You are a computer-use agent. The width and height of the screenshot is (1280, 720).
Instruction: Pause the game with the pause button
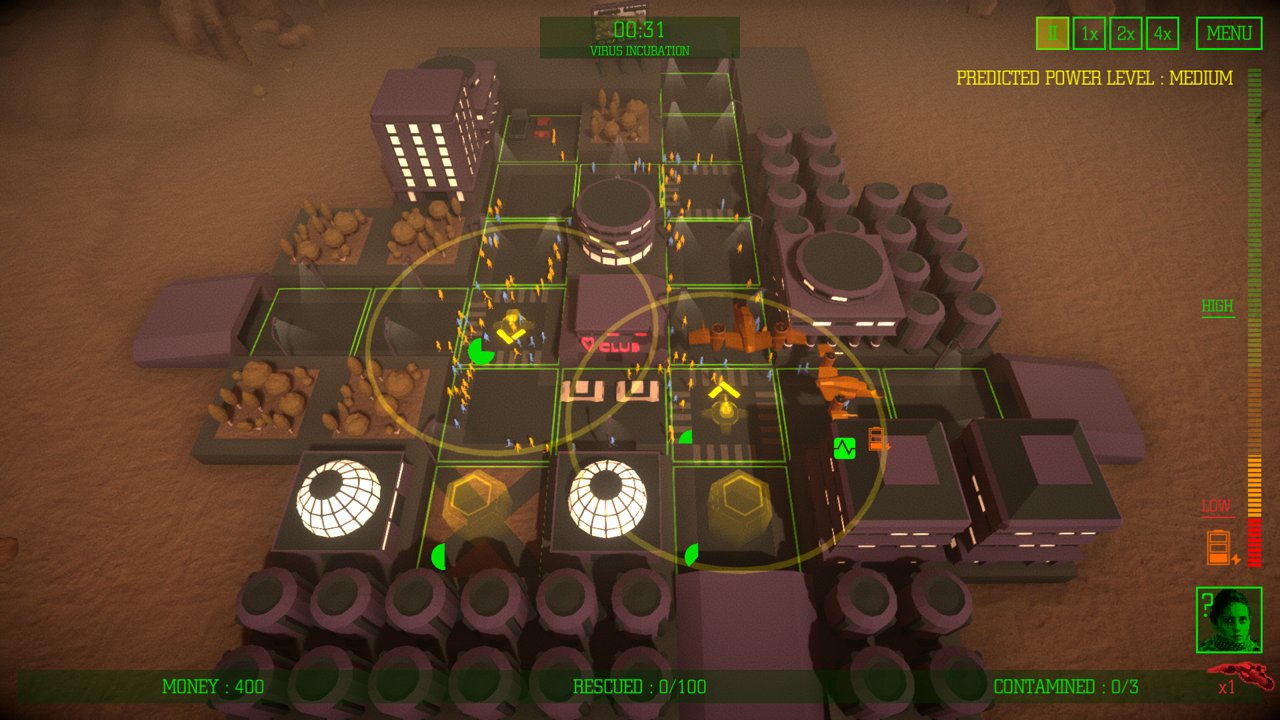[1052, 33]
